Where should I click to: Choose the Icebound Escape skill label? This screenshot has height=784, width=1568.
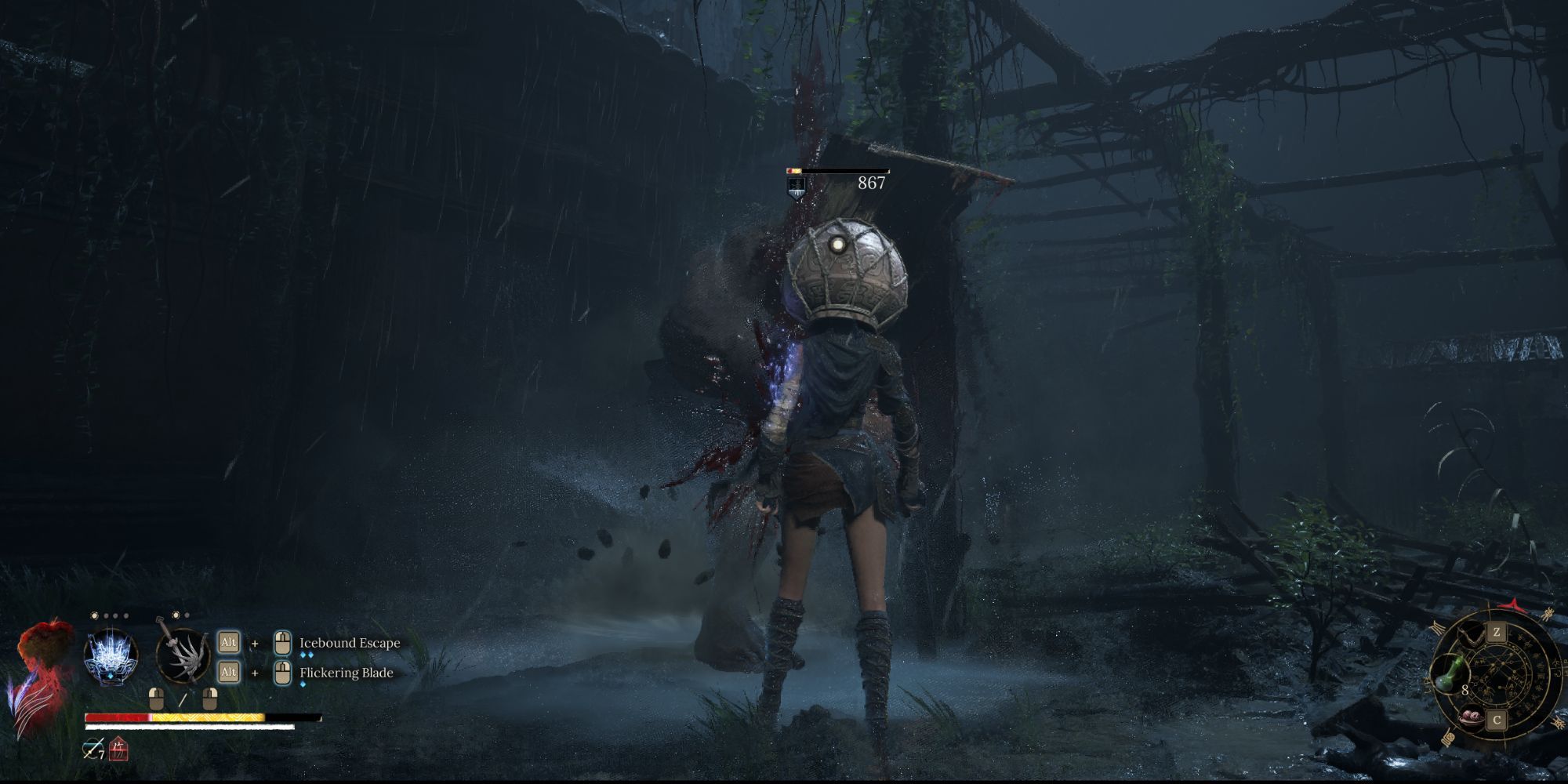click(350, 643)
